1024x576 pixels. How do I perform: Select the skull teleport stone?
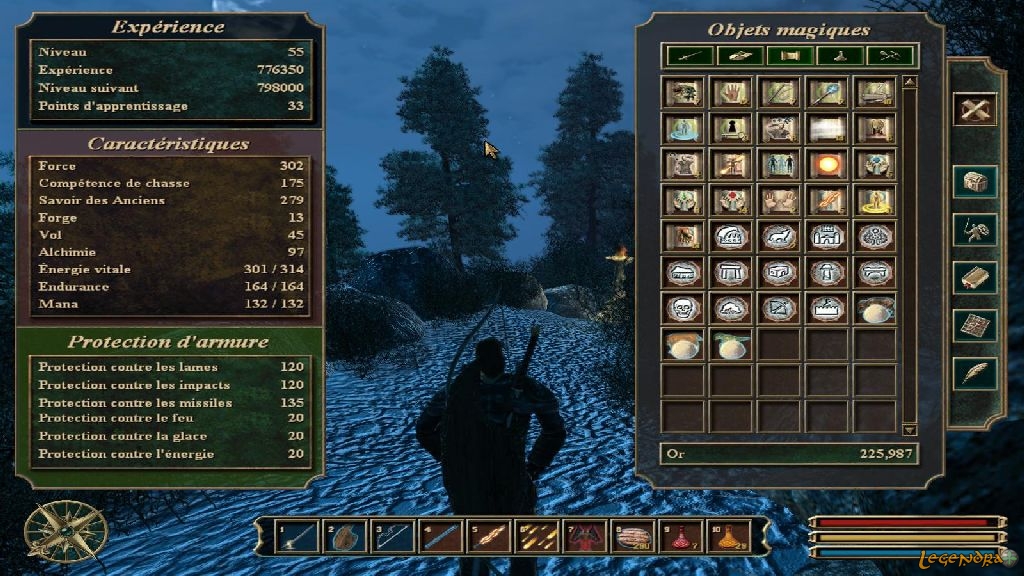[x=684, y=309]
